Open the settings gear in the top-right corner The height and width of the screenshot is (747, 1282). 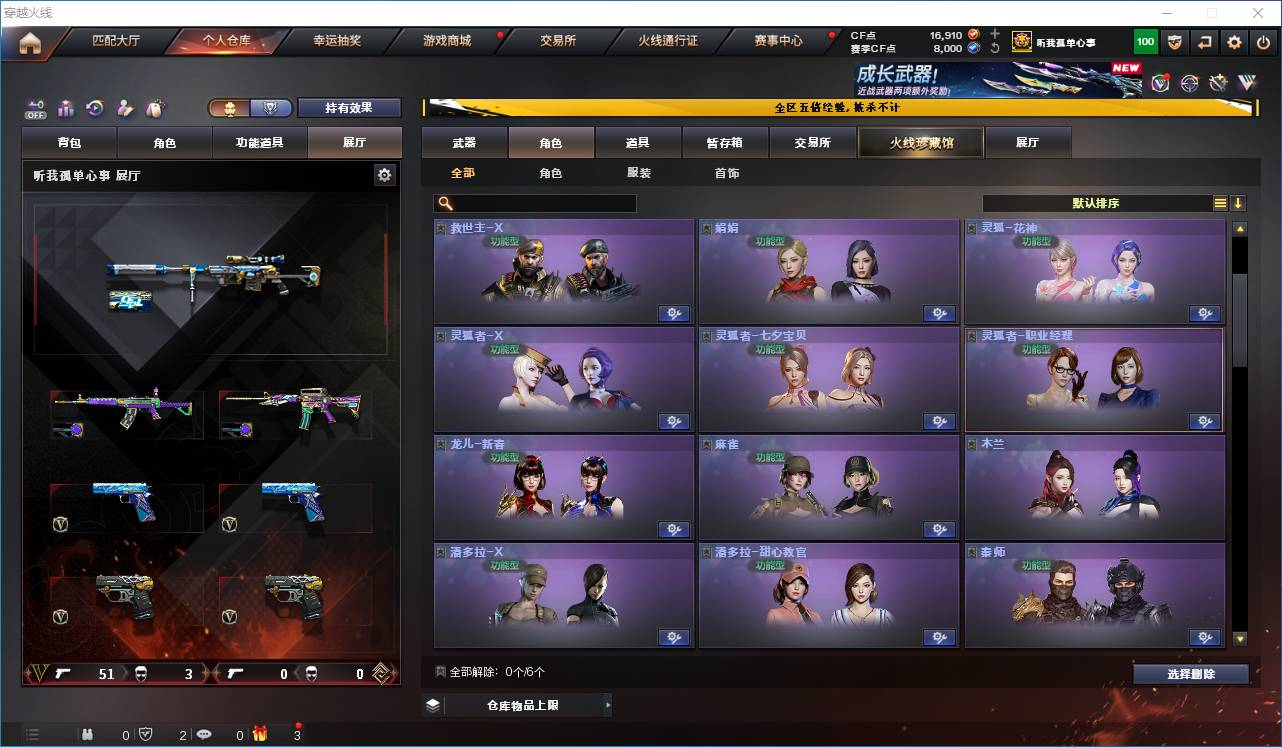coord(1234,42)
